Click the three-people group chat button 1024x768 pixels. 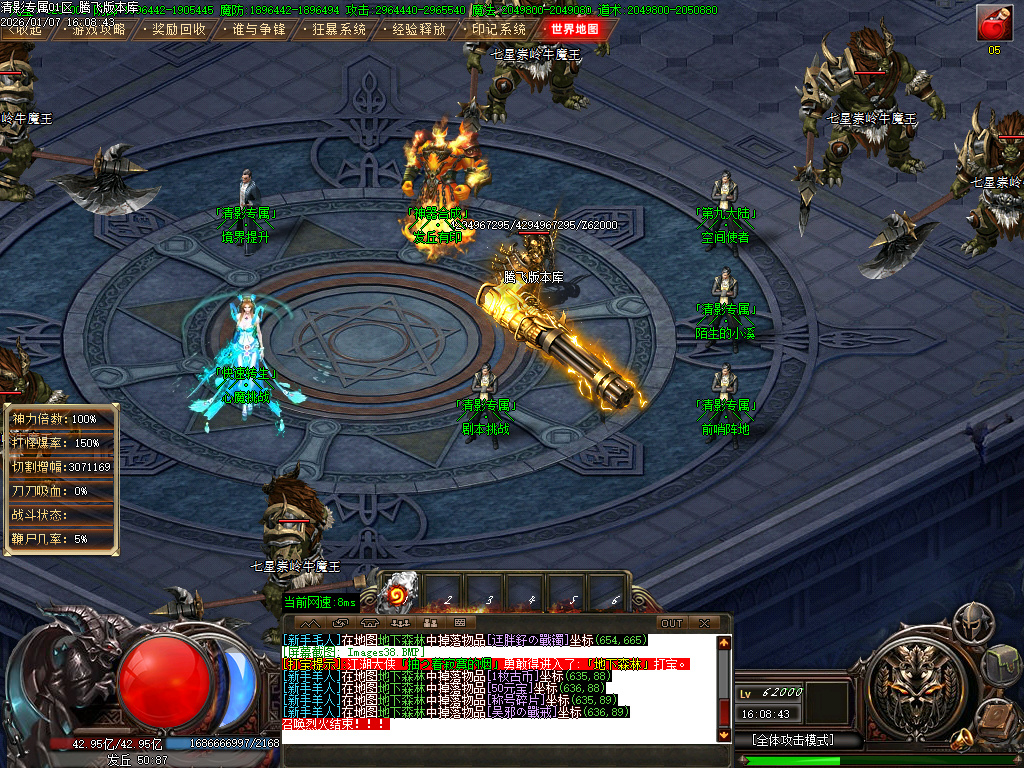click(x=400, y=623)
